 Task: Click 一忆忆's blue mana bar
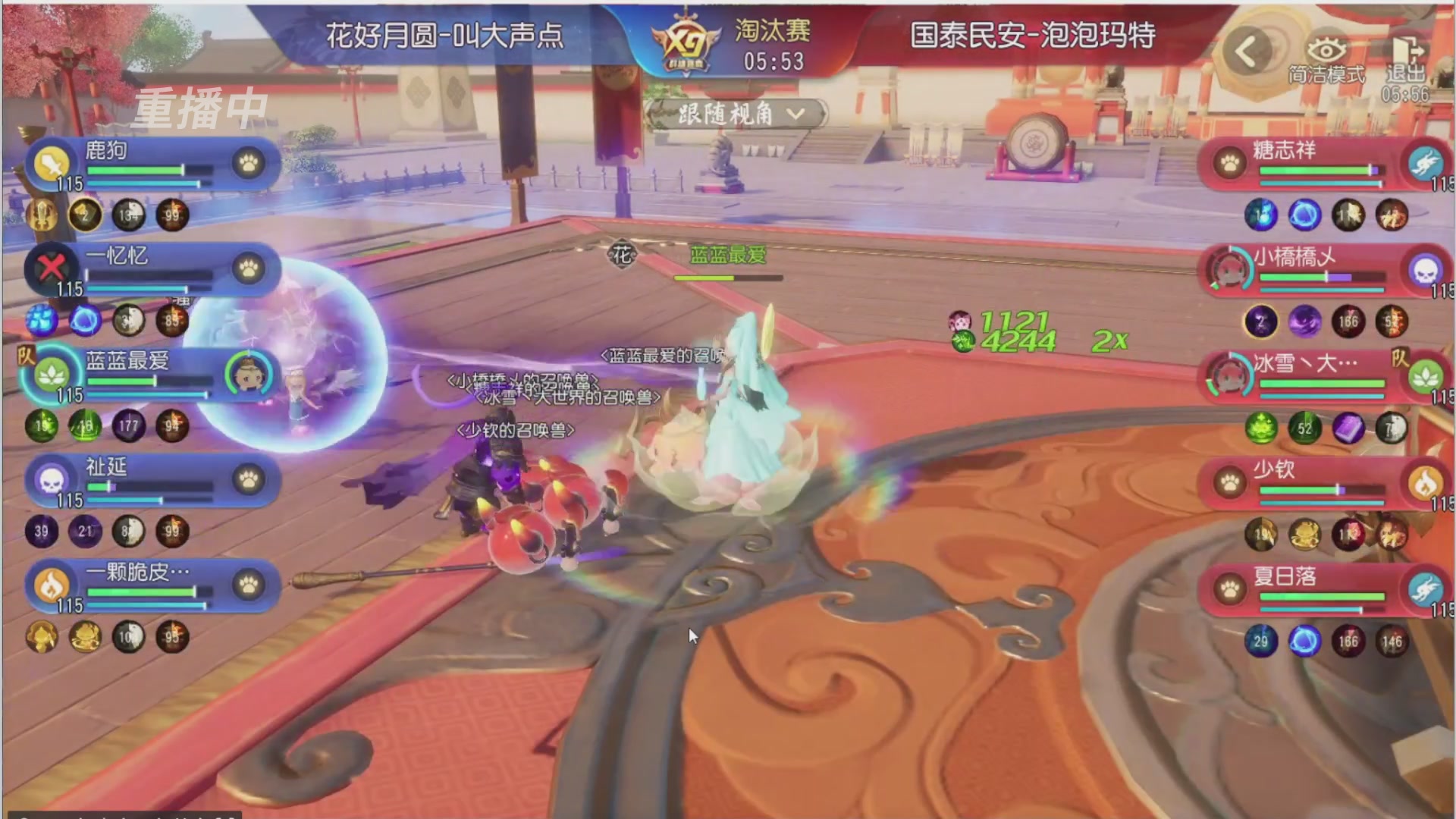click(x=136, y=290)
